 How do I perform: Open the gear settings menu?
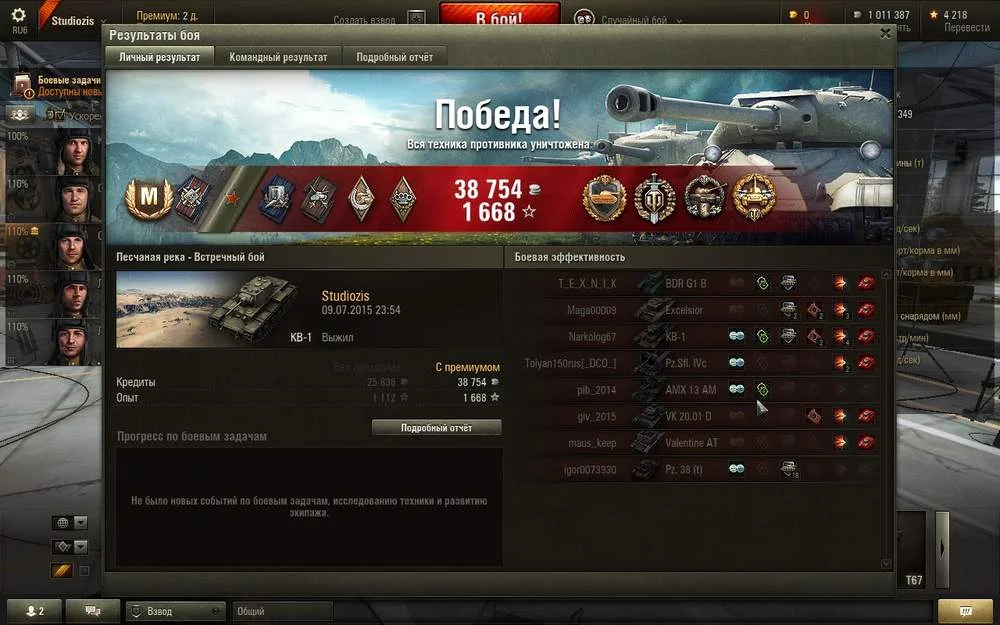[x=19, y=15]
